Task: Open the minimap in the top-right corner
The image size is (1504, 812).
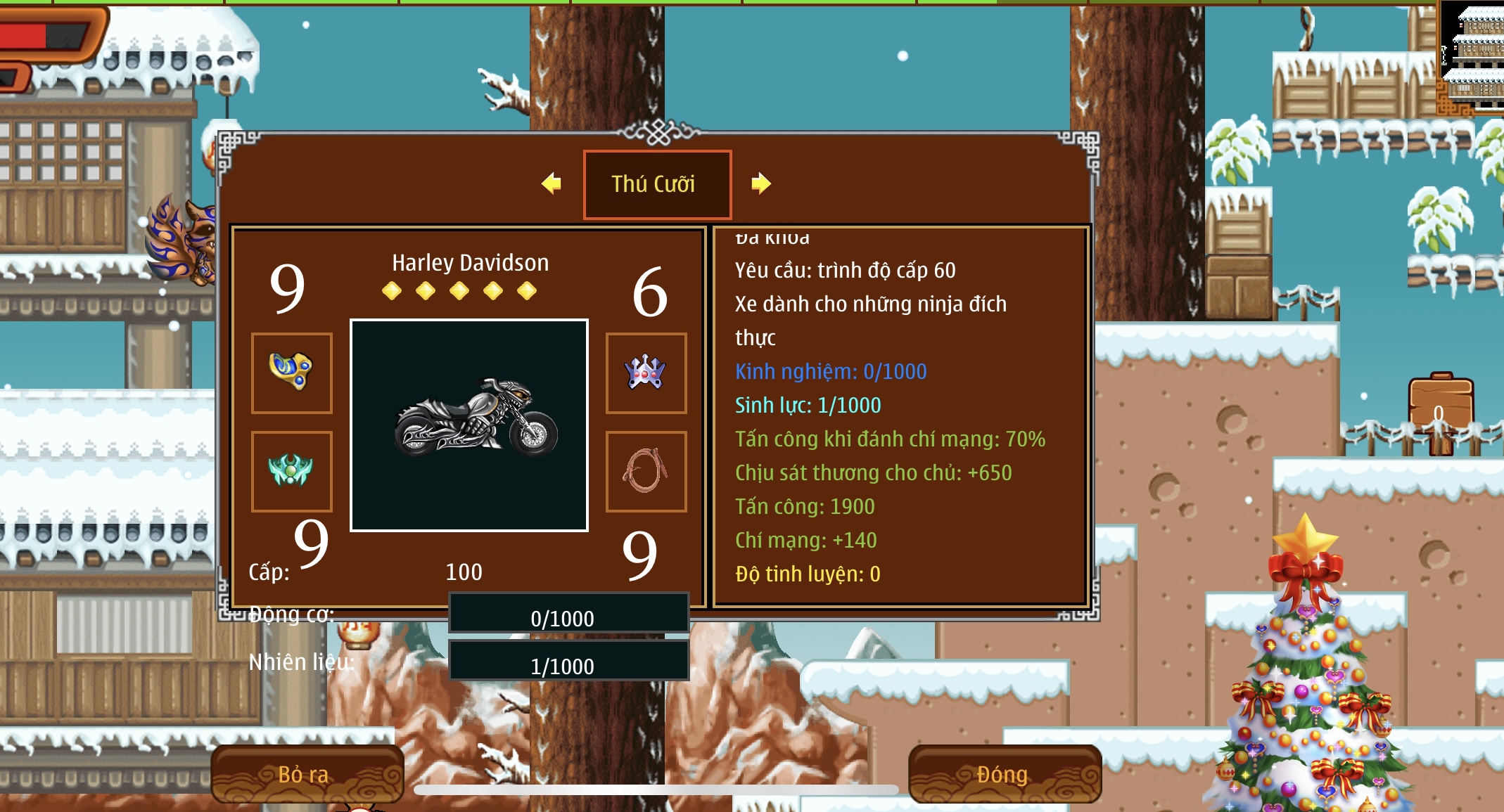Action: [1472, 56]
